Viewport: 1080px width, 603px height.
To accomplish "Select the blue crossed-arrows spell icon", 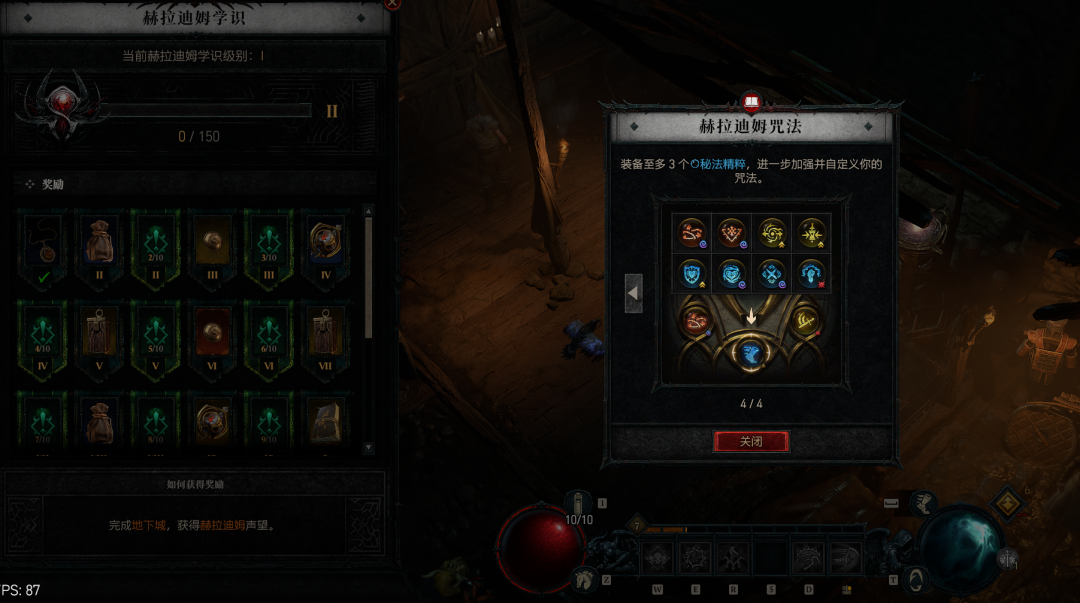I will (x=771, y=273).
